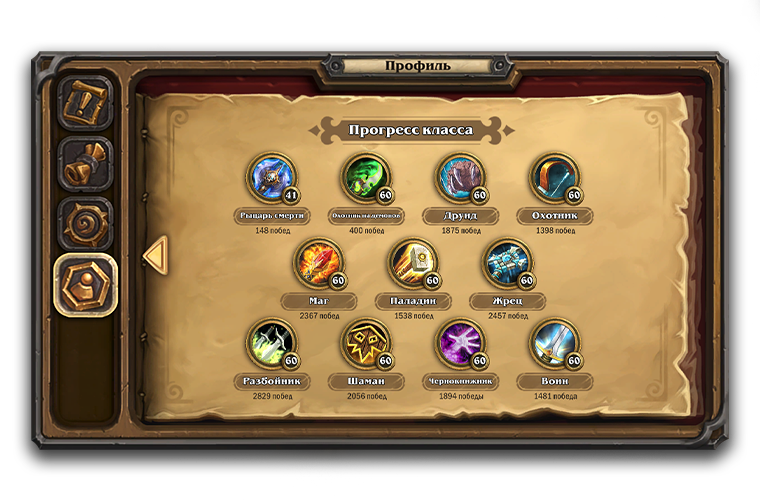This screenshot has width=760, height=500.
Task: Choose the Паладин hammer class icon
Action: click(x=413, y=264)
